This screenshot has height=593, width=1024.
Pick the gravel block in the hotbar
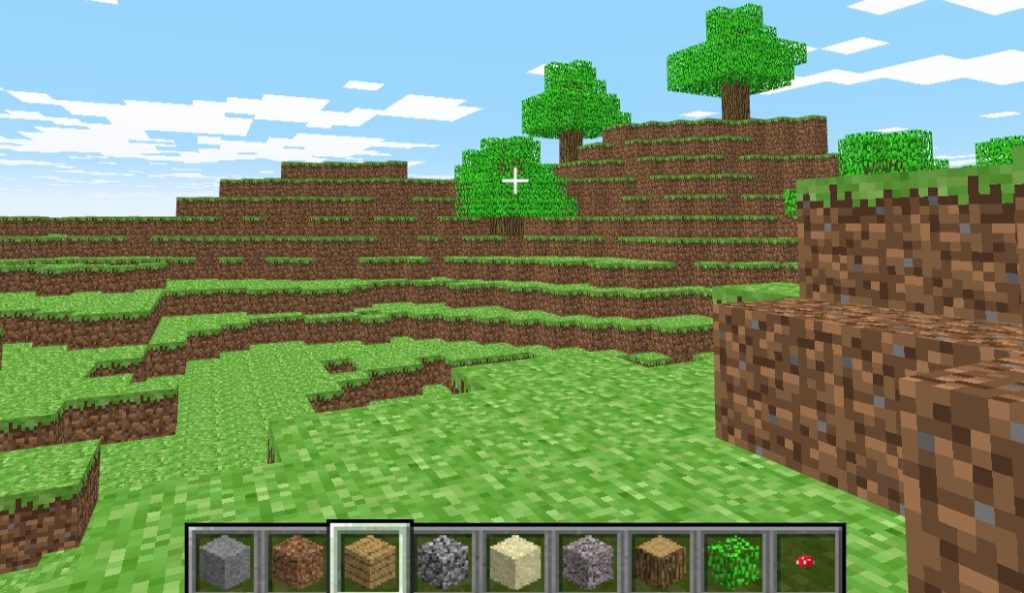pyautogui.click(x=588, y=561)
